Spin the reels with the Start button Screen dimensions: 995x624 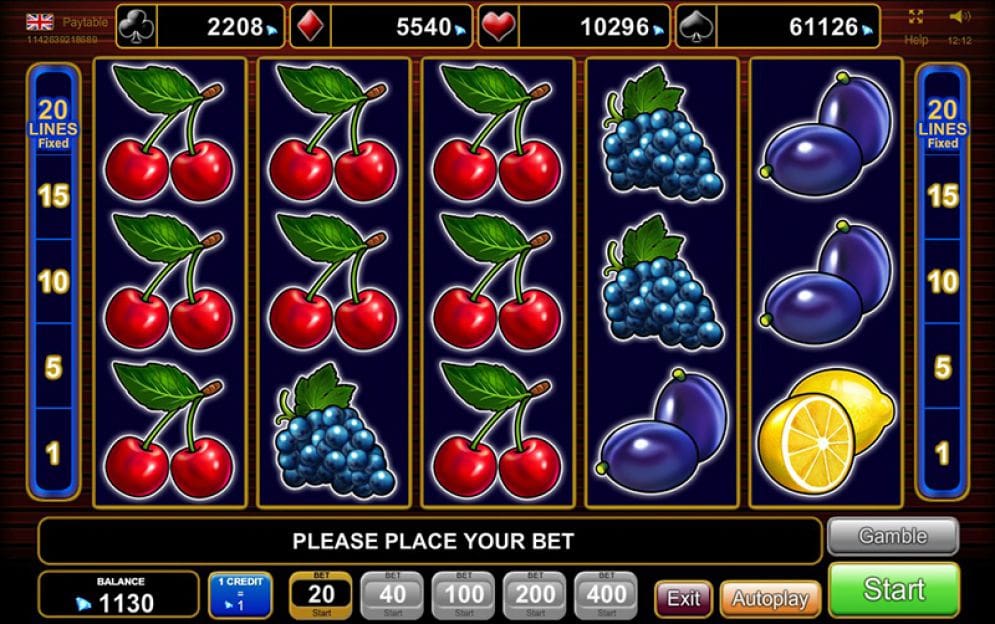click(x=893, y=590)
